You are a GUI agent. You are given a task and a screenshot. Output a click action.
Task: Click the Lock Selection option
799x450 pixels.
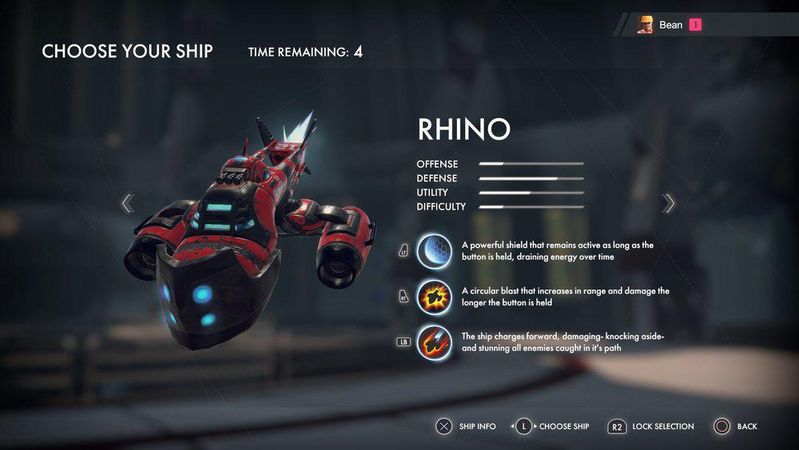pyautogui.click(x=650, y=427)
